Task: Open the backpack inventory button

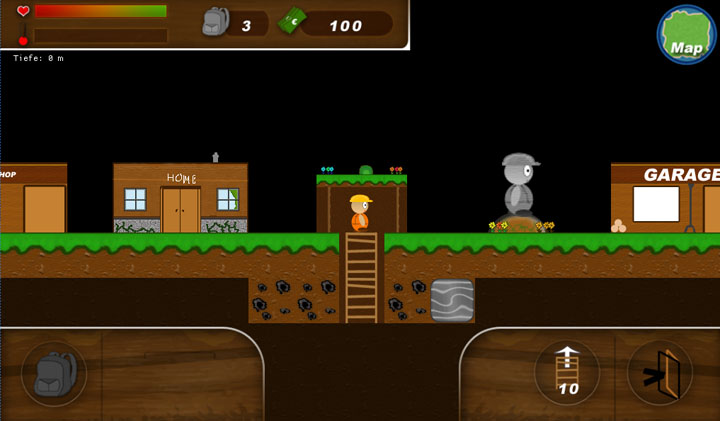Action: (x=54, y=373)
